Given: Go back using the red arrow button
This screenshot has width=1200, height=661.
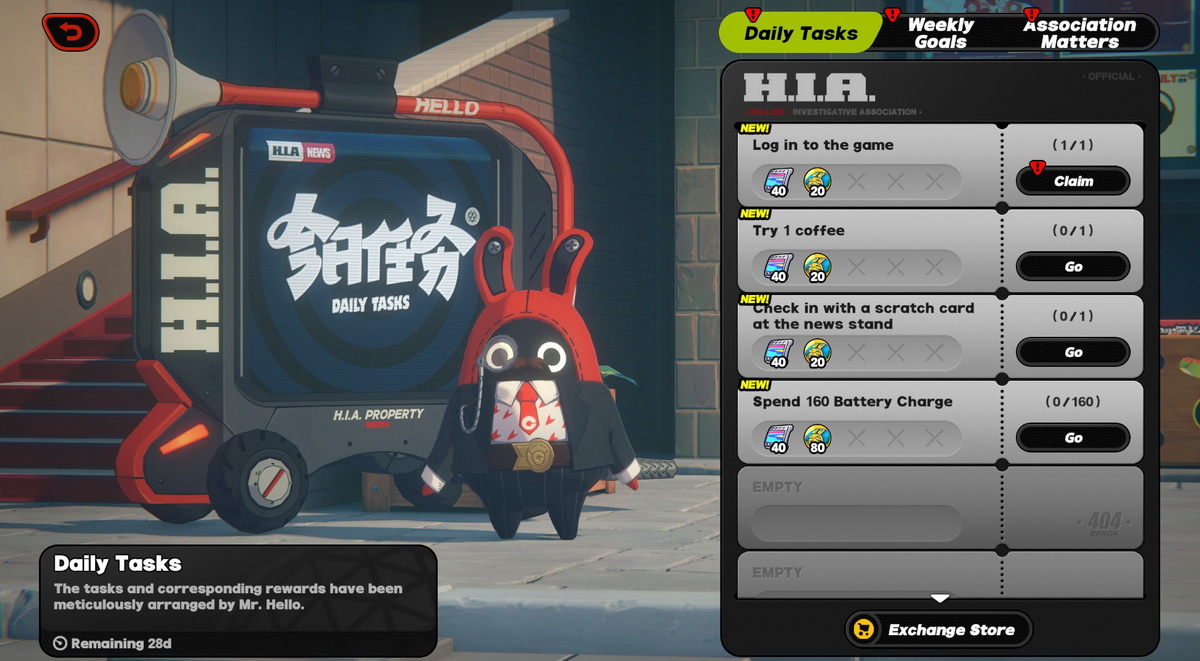Looking at the screenshot, I should coord(70,32).
